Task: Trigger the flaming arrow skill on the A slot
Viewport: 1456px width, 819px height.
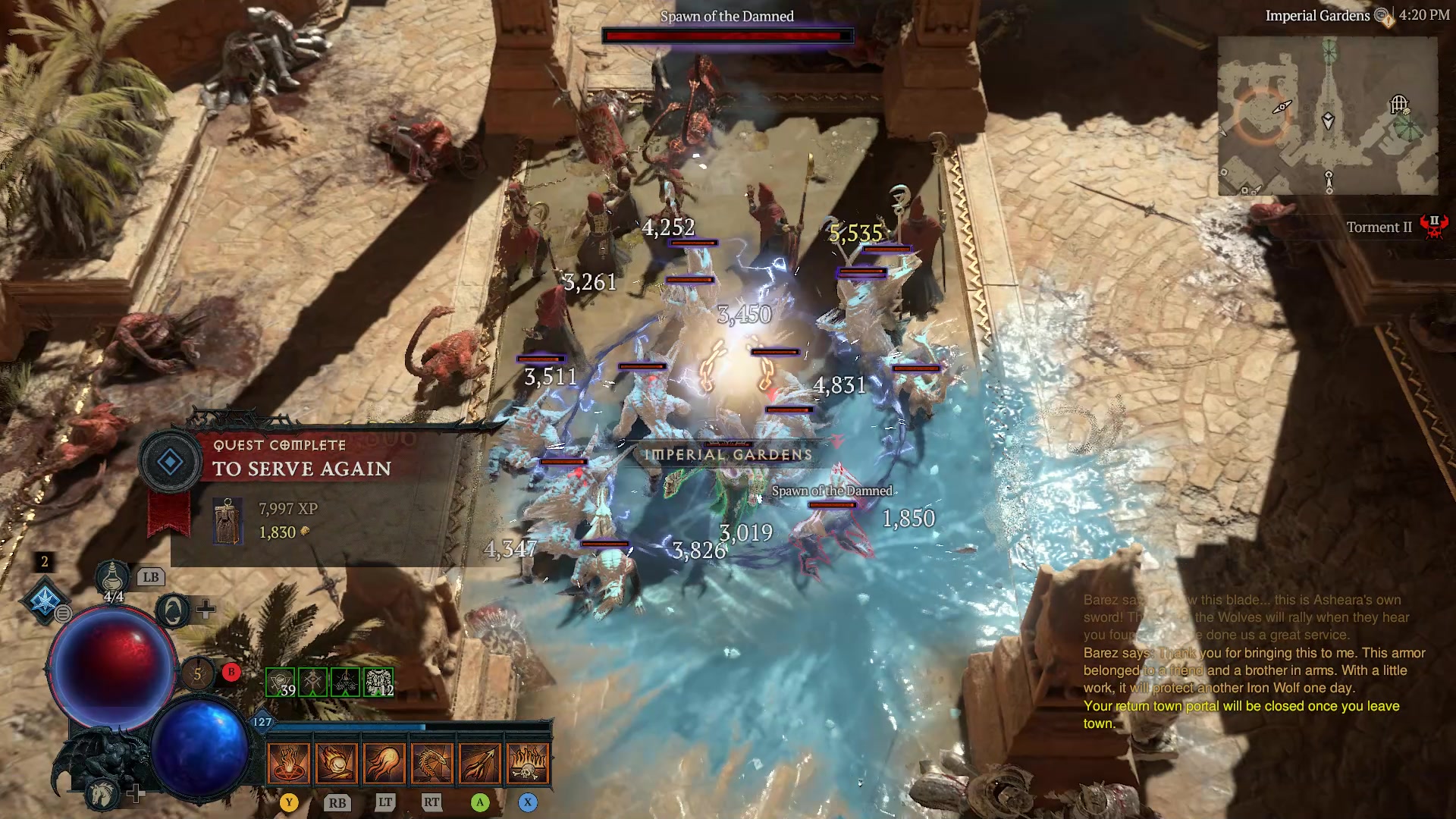Action: pyautogui.click(x=479, y=762)
